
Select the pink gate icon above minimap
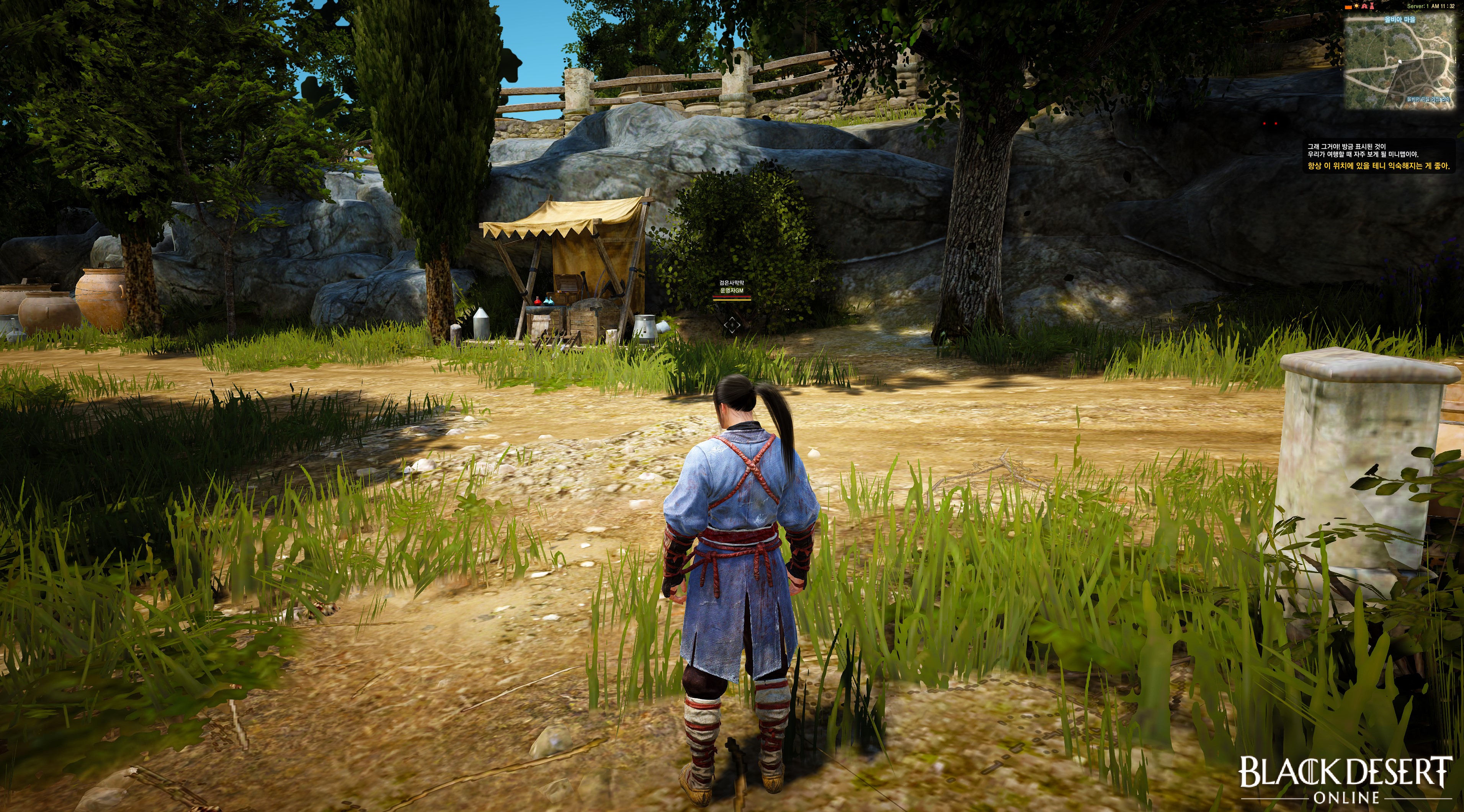click(x=1364, y=6)
